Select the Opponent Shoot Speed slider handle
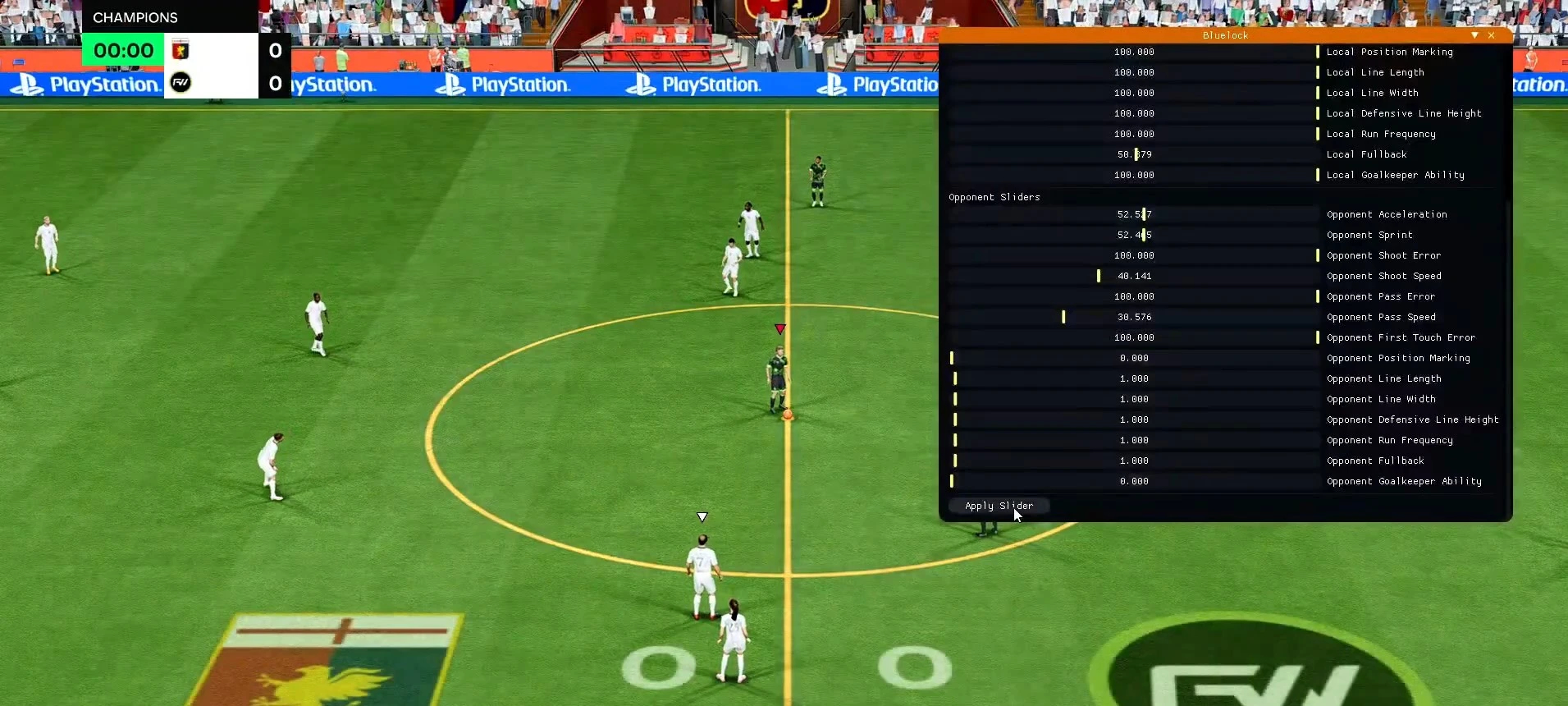 click(x=1100, y=276)
